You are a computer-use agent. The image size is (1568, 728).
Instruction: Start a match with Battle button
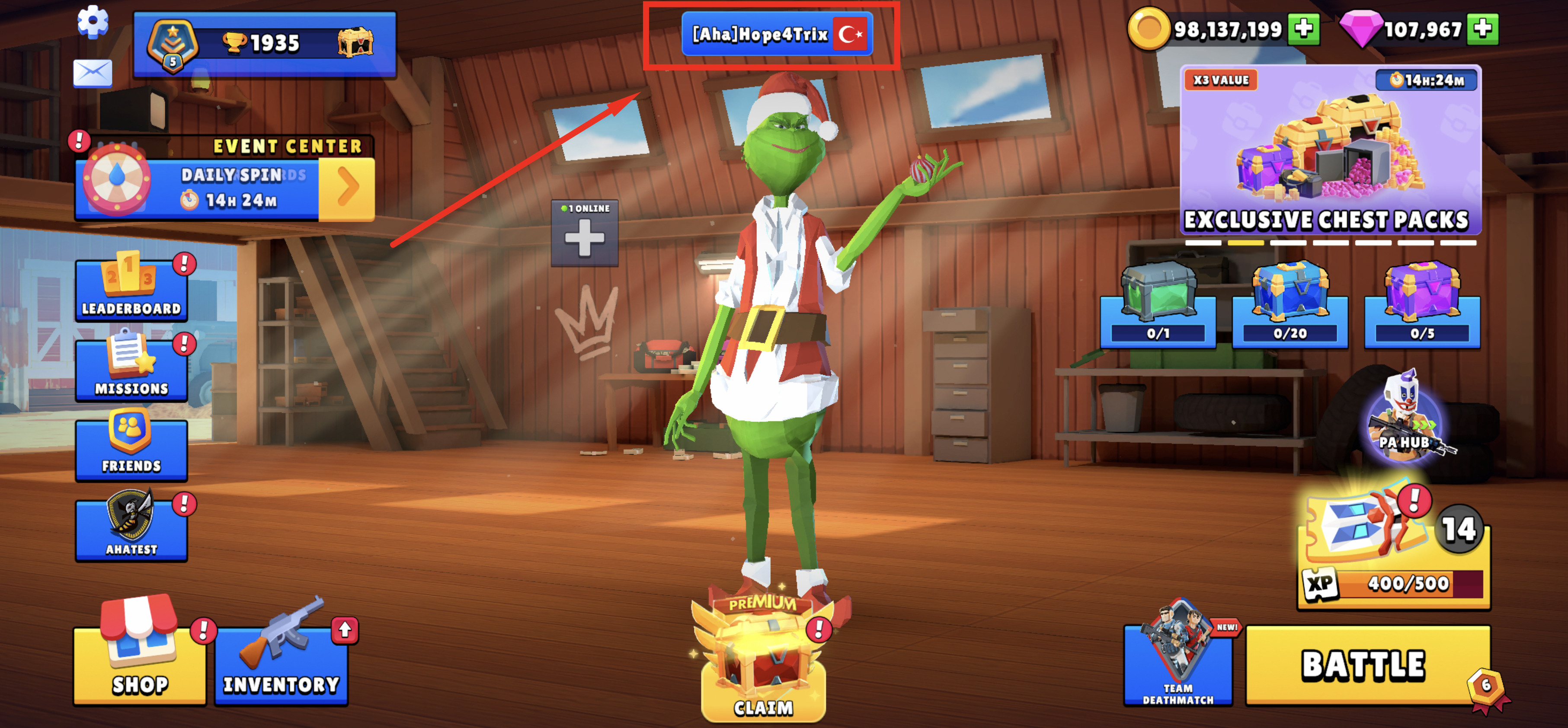(1363, 665)
